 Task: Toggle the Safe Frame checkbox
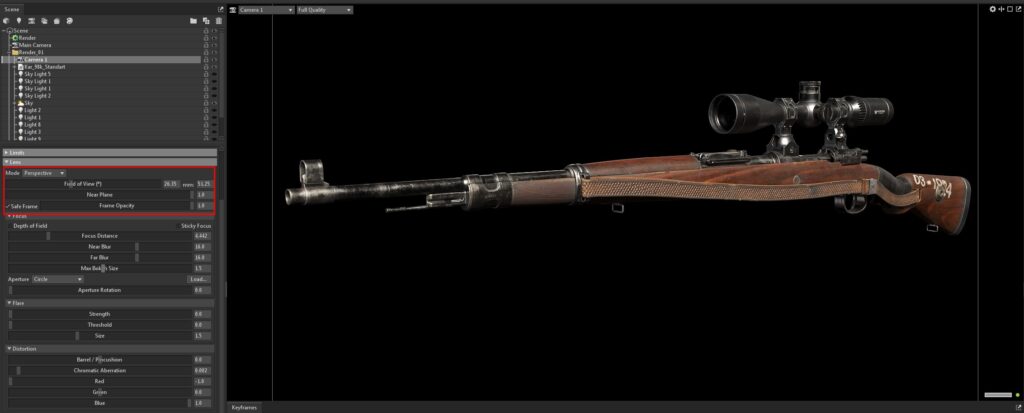(9, 206)
